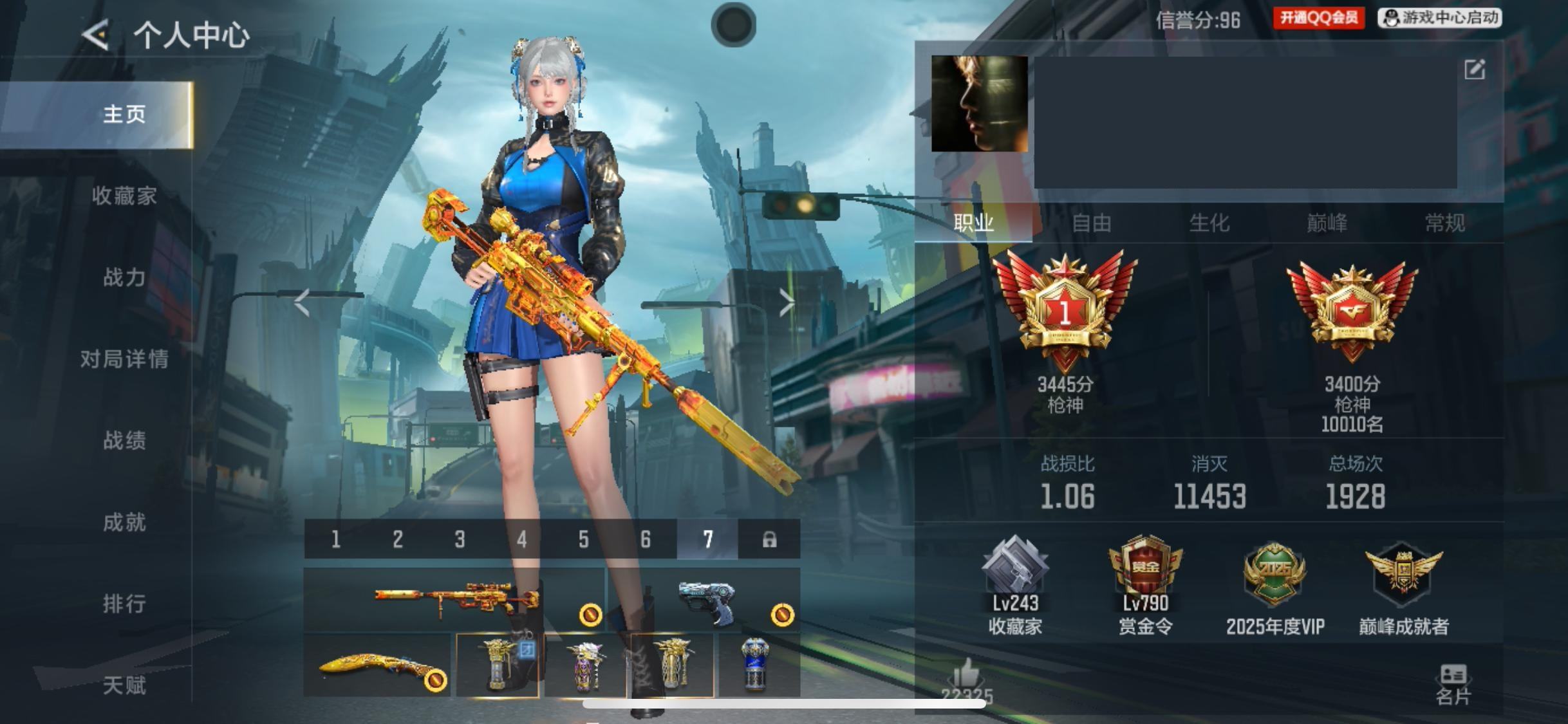Open the 战绩 section

click(x=124, y=440)
